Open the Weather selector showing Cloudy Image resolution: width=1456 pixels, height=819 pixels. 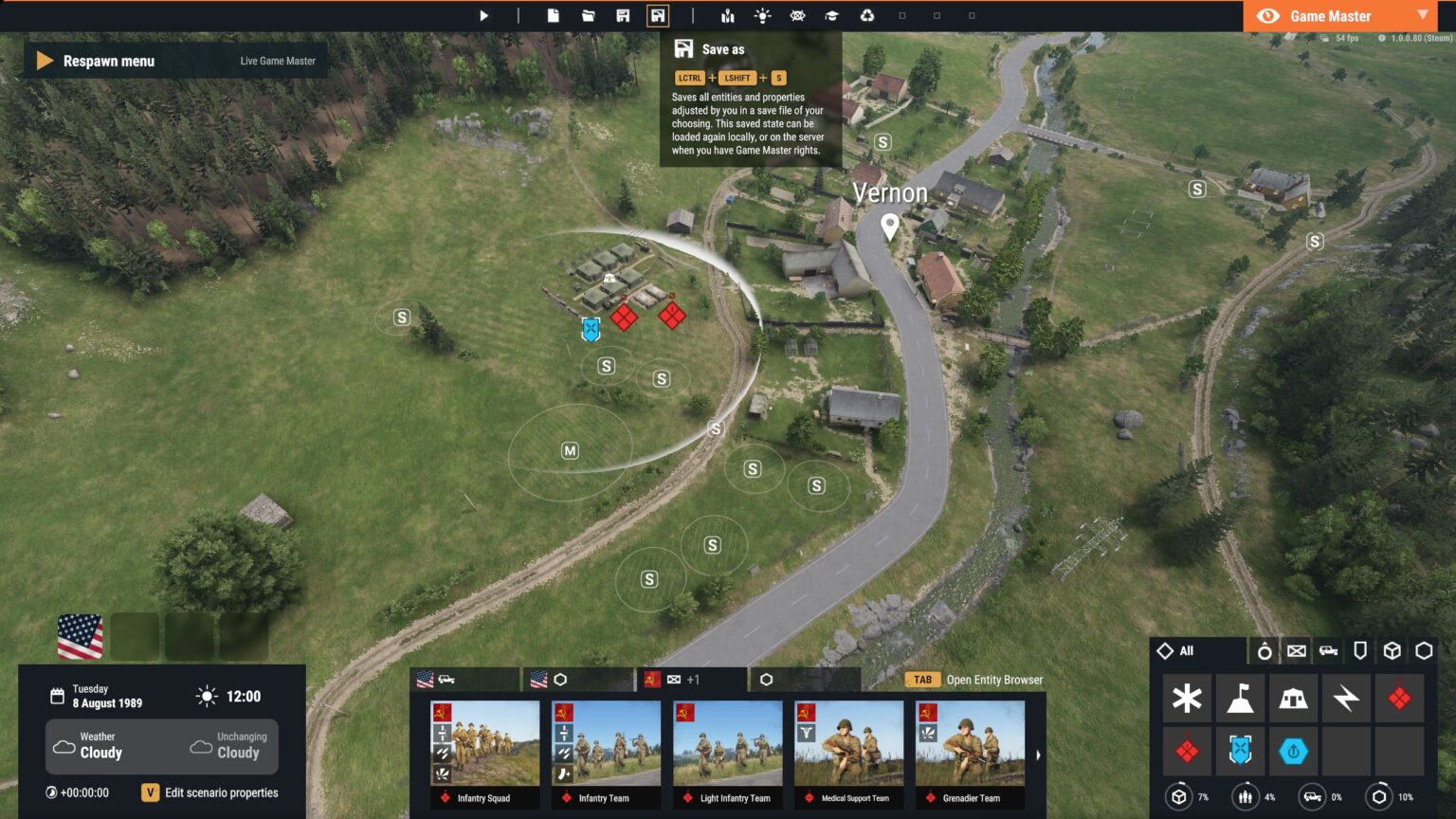(98, 747)
